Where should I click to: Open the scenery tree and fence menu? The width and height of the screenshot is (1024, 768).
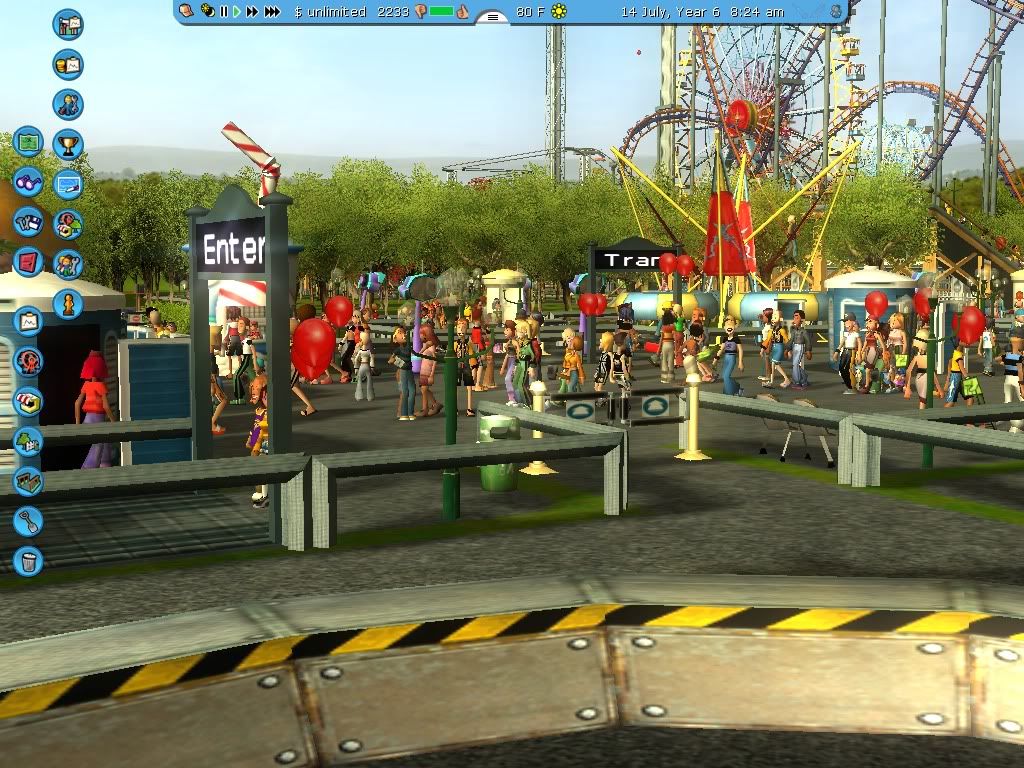28,441
